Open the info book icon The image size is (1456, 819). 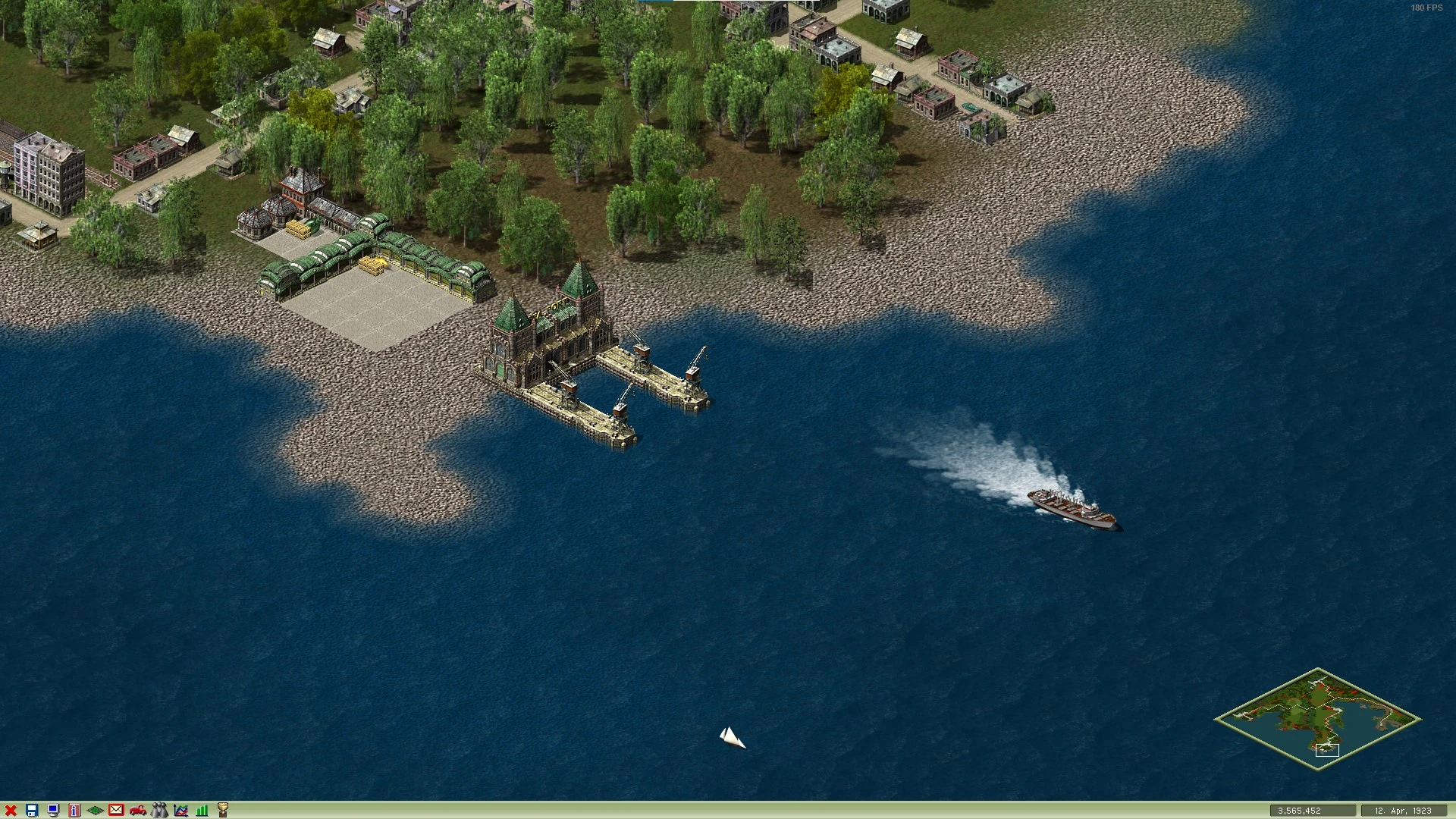point(74,810)
